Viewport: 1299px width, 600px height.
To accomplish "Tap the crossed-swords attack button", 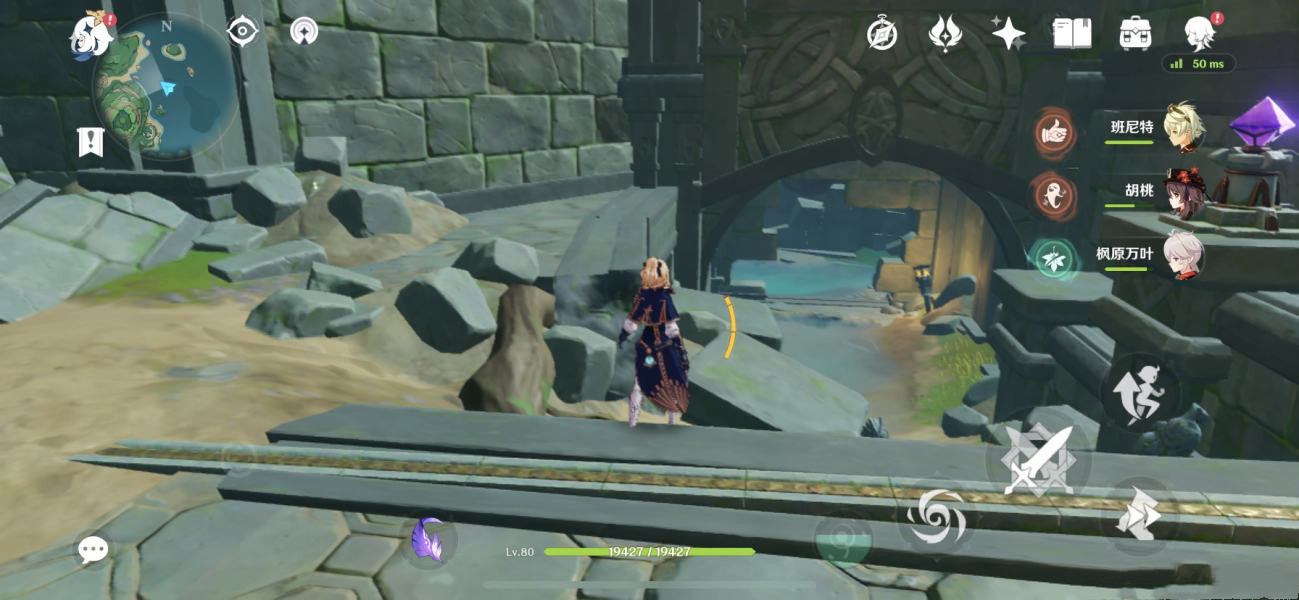I will tap(1038, 460).
